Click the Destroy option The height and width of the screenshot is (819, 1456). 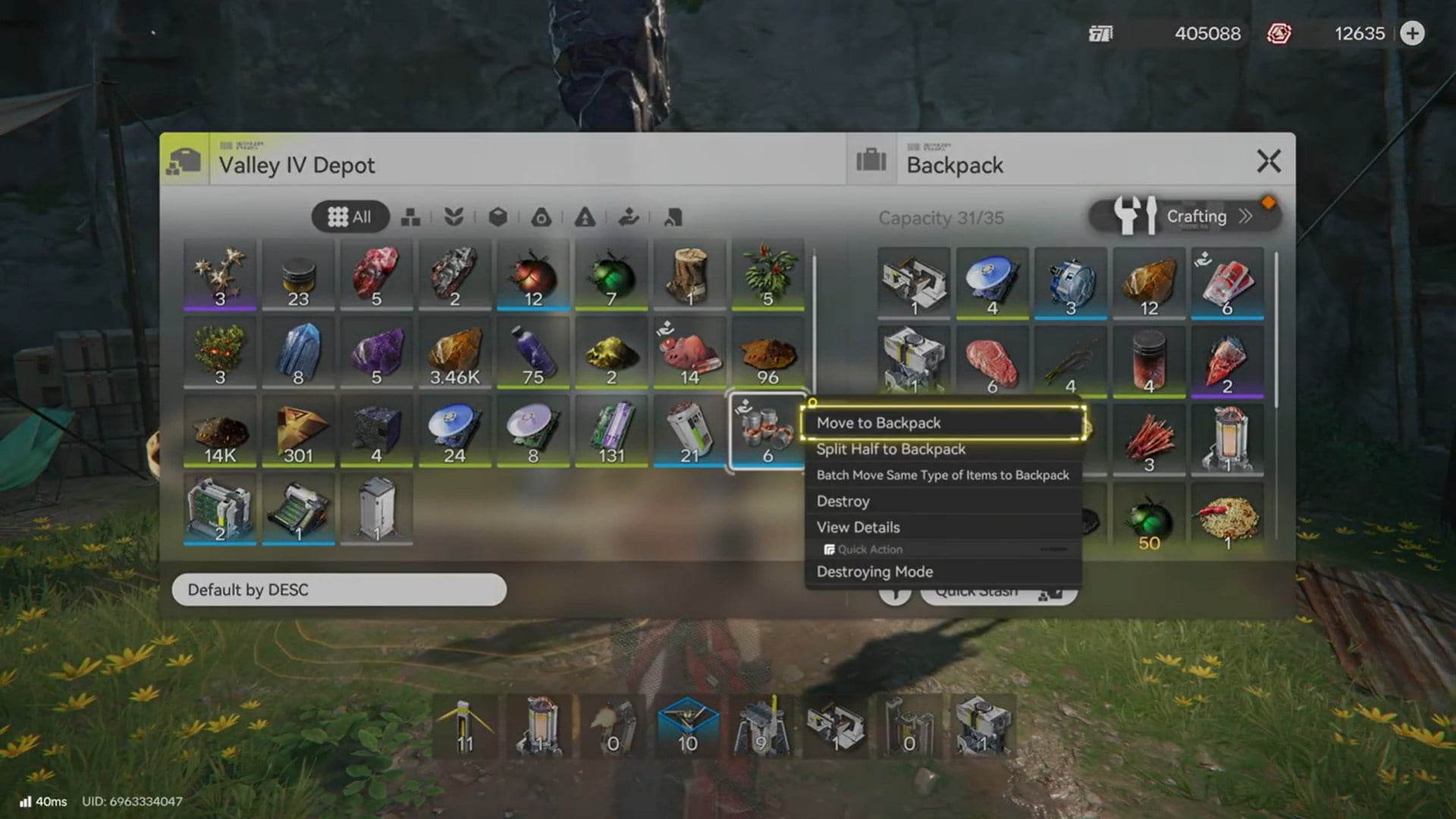[843, 500]
